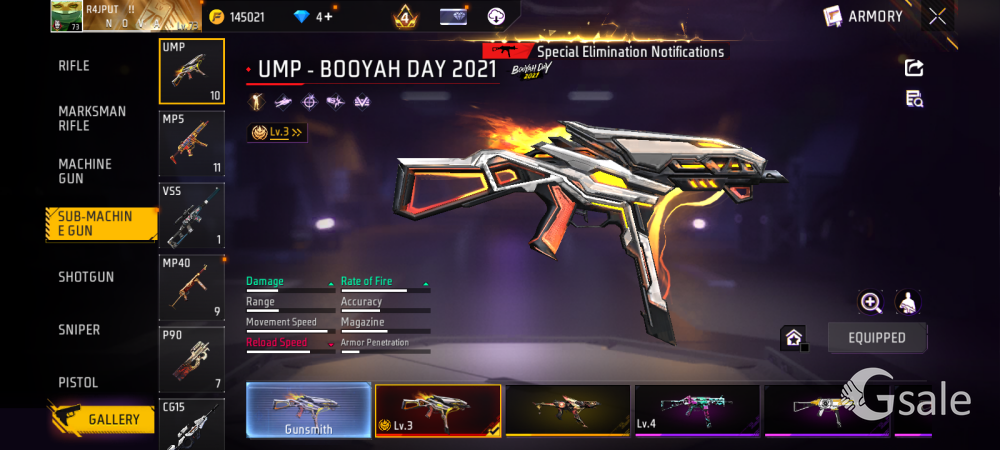
Task: Zoom in on the weapon preview
Action: (x=871, y=303)
